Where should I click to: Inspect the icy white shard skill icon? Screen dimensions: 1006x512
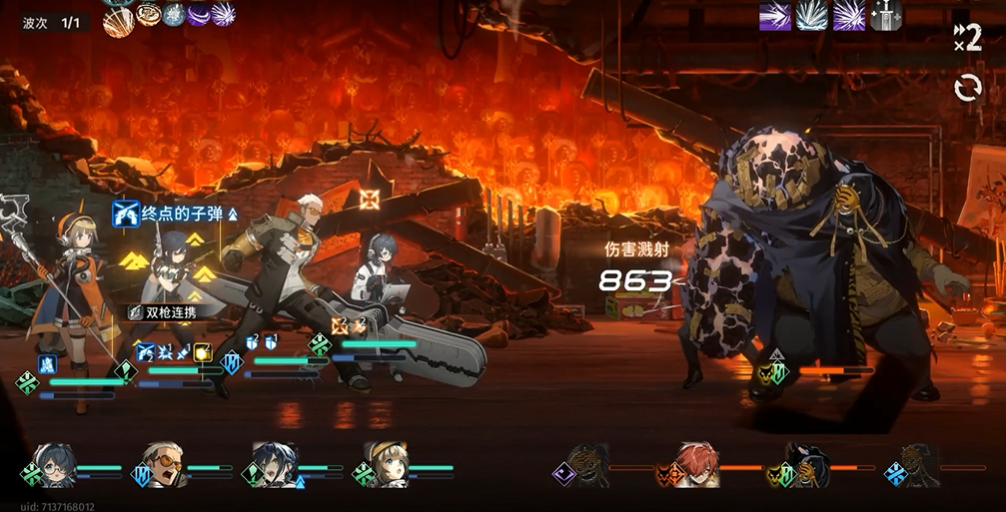812,16
